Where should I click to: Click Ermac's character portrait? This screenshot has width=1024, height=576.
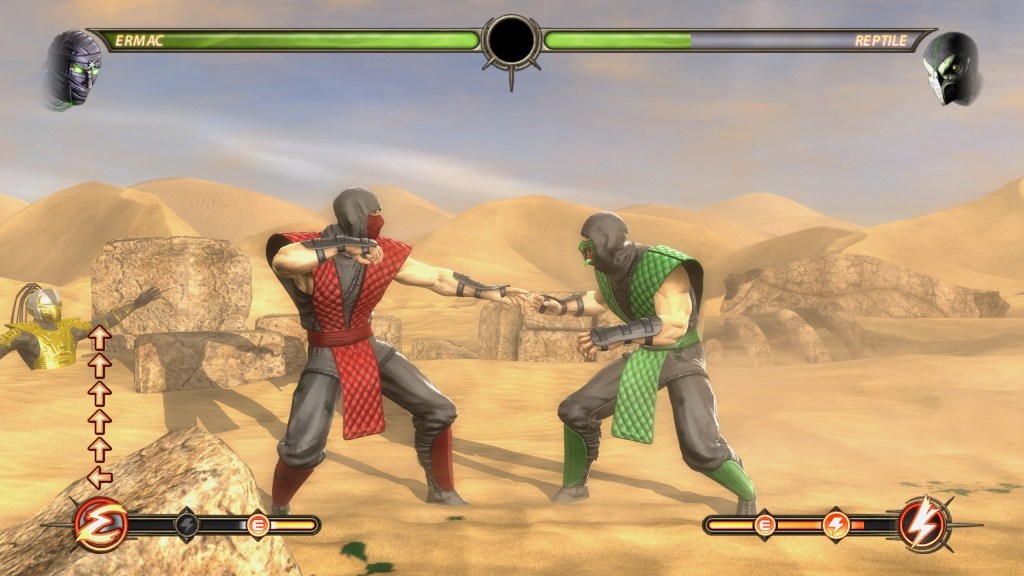(72, 70)
